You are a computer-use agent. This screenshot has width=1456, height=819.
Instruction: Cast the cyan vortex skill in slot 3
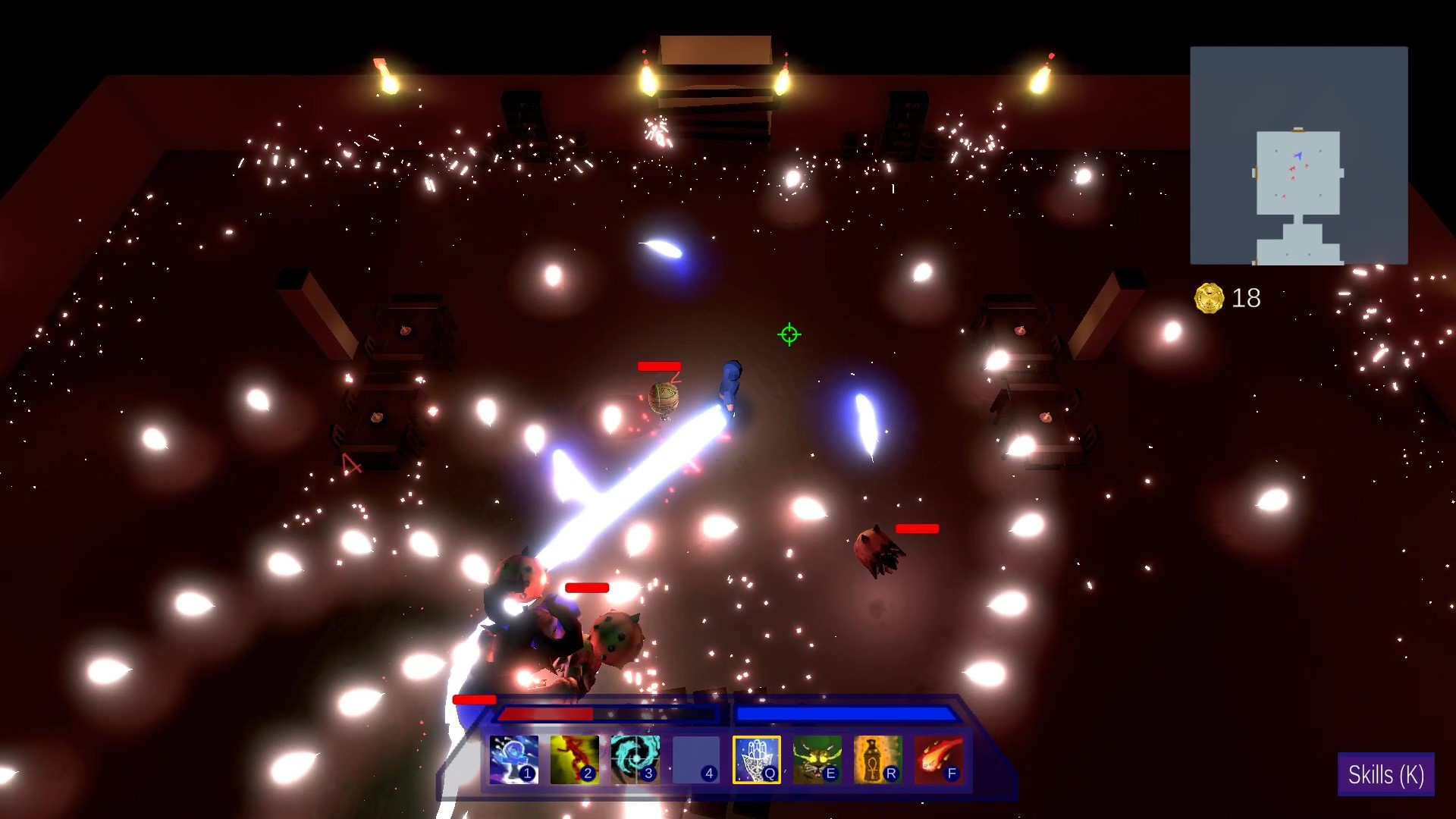click(x=635, y=761)
